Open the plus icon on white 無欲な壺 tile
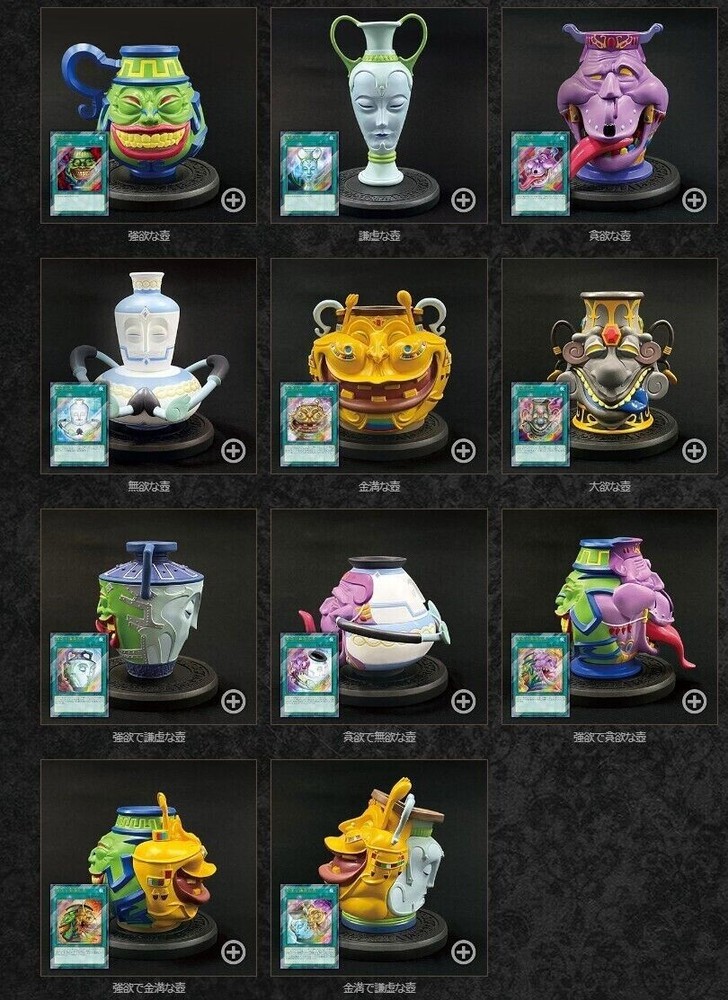 (x=233, y=450)
